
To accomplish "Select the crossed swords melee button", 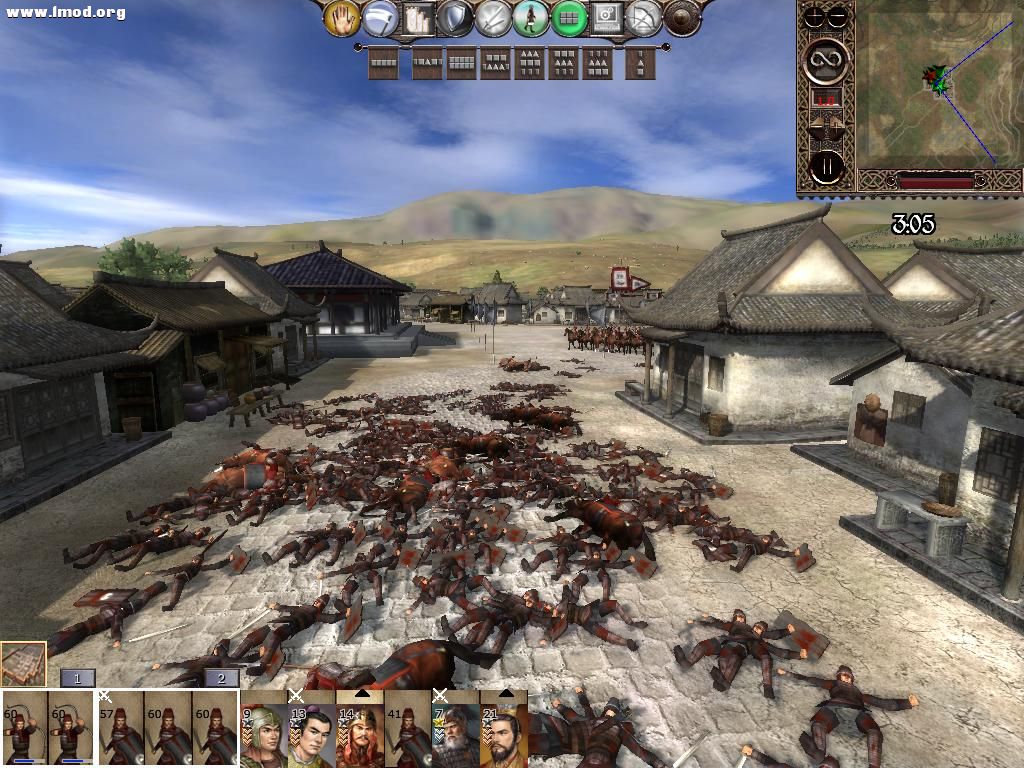I will [x=493, y=17].
